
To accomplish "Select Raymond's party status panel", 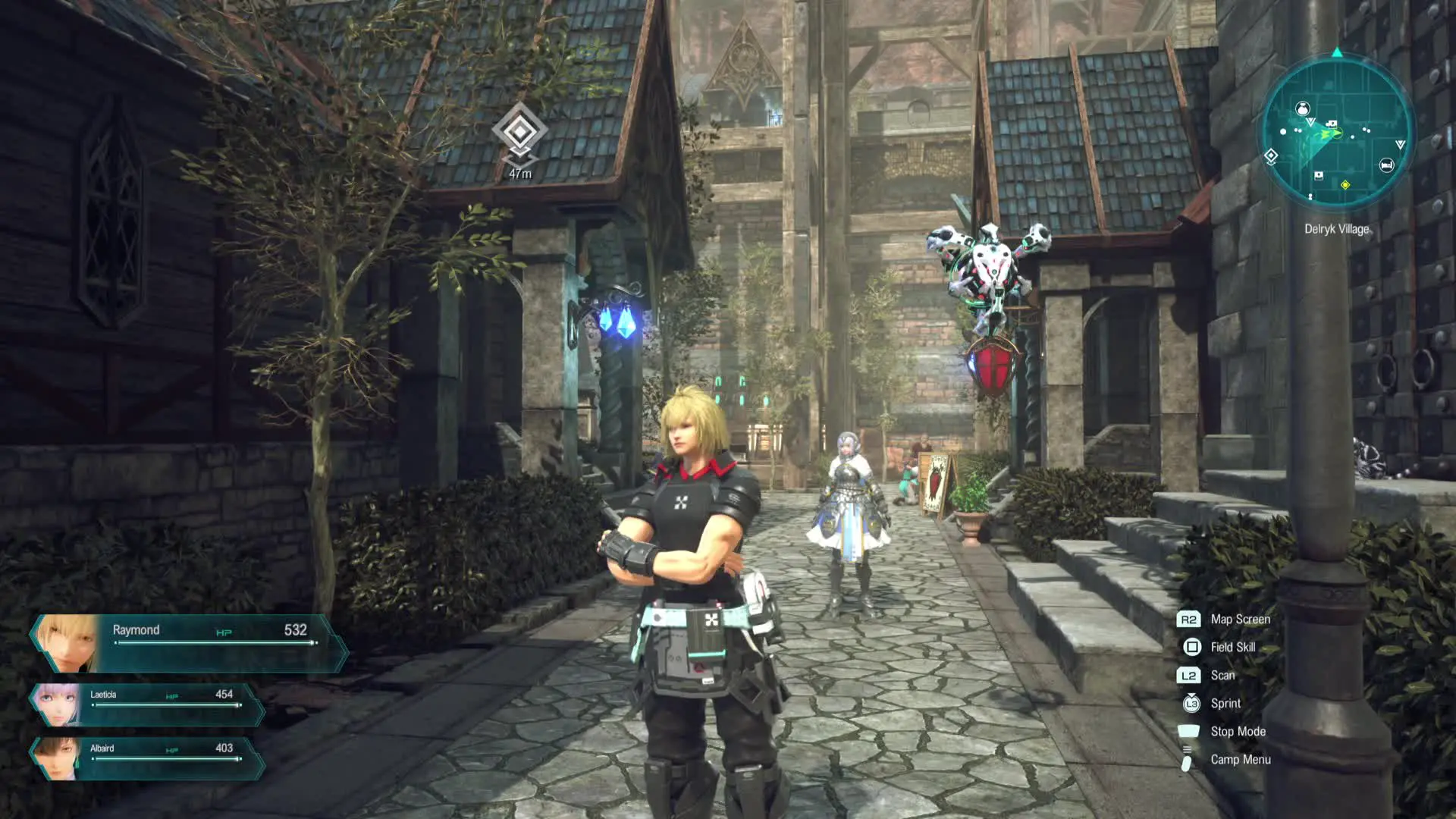I will tap(186, 643).
